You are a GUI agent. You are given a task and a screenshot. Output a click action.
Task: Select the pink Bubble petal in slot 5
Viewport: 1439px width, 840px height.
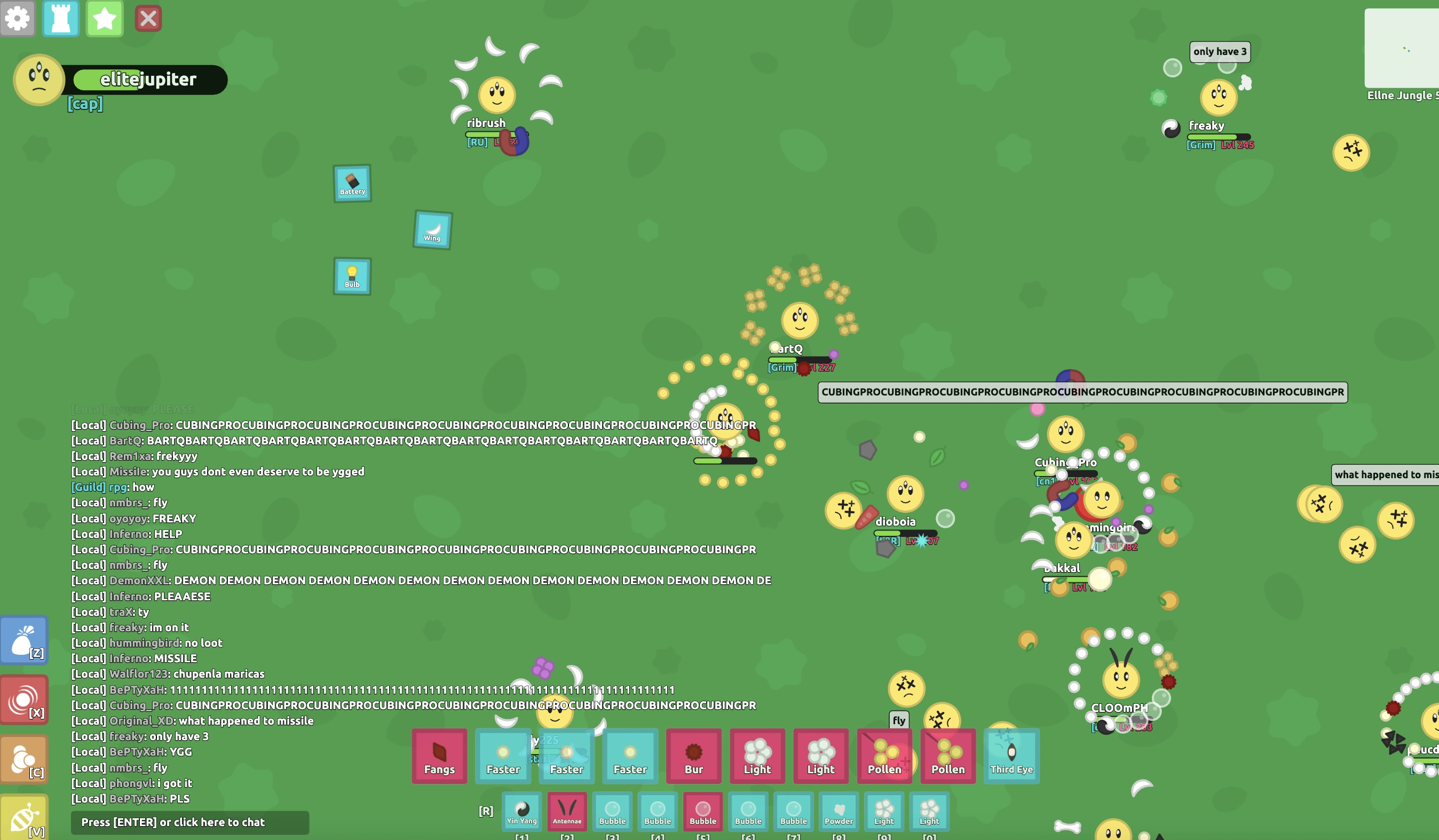point(703,812)
